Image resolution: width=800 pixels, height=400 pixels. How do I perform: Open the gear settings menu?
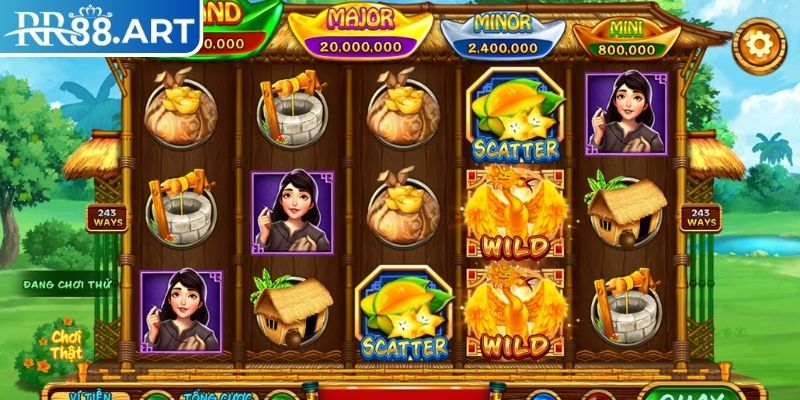(x=759, y=45)
